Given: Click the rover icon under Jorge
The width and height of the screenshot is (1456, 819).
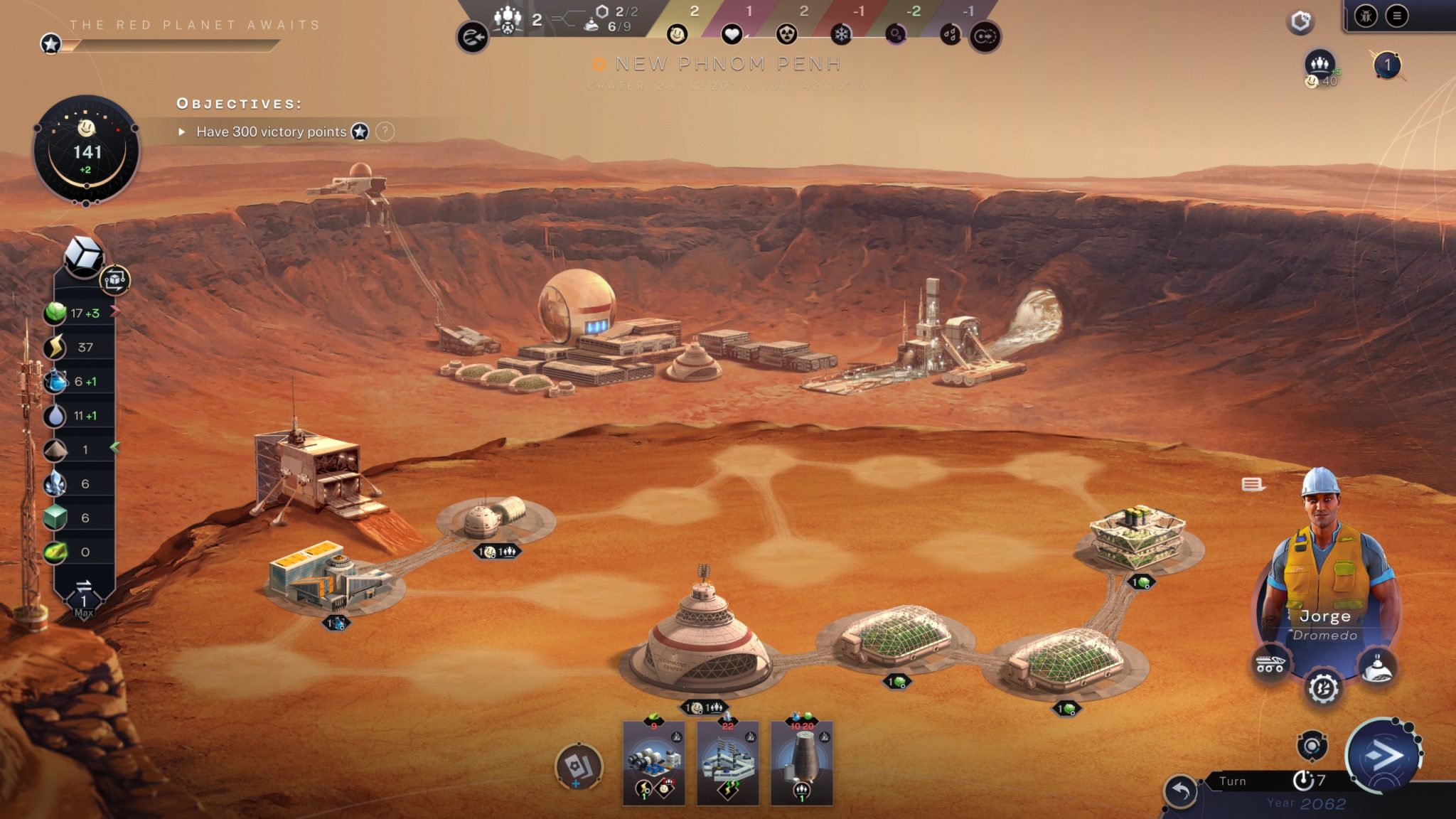Looking at the screenshot, I should tap(1270, 665).
